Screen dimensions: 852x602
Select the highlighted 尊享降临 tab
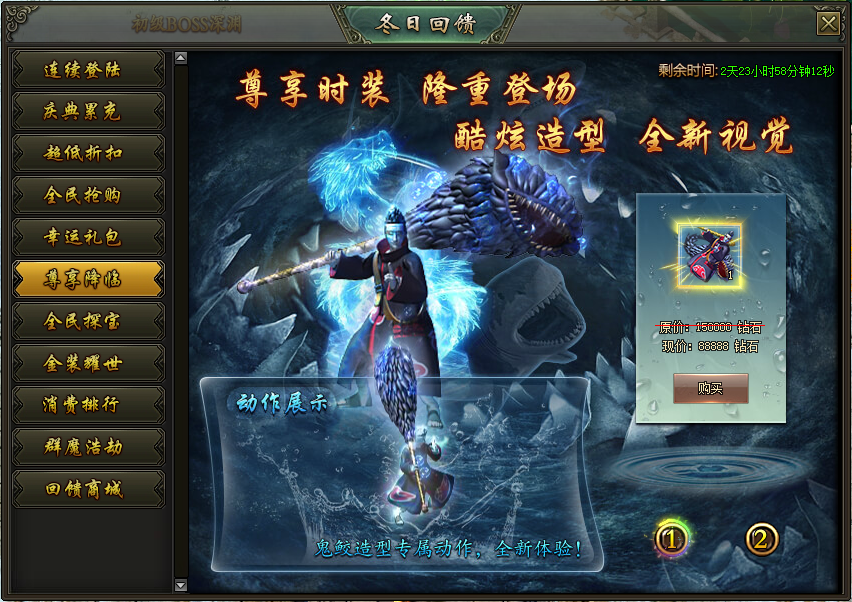coord(88,279)
